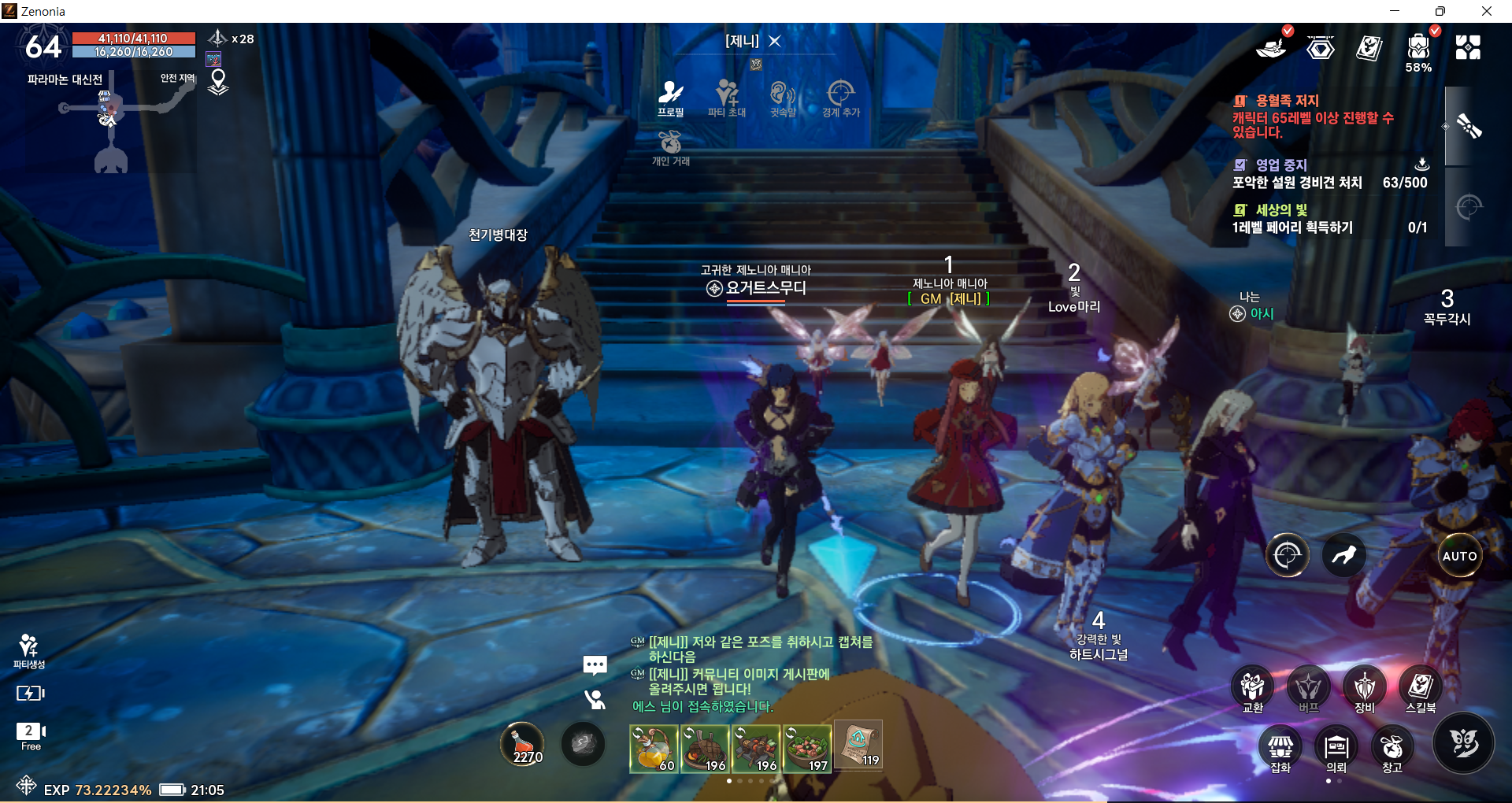1512x803 pixels.
Task: Open the chat bubble window
Action: pos(595,666)
